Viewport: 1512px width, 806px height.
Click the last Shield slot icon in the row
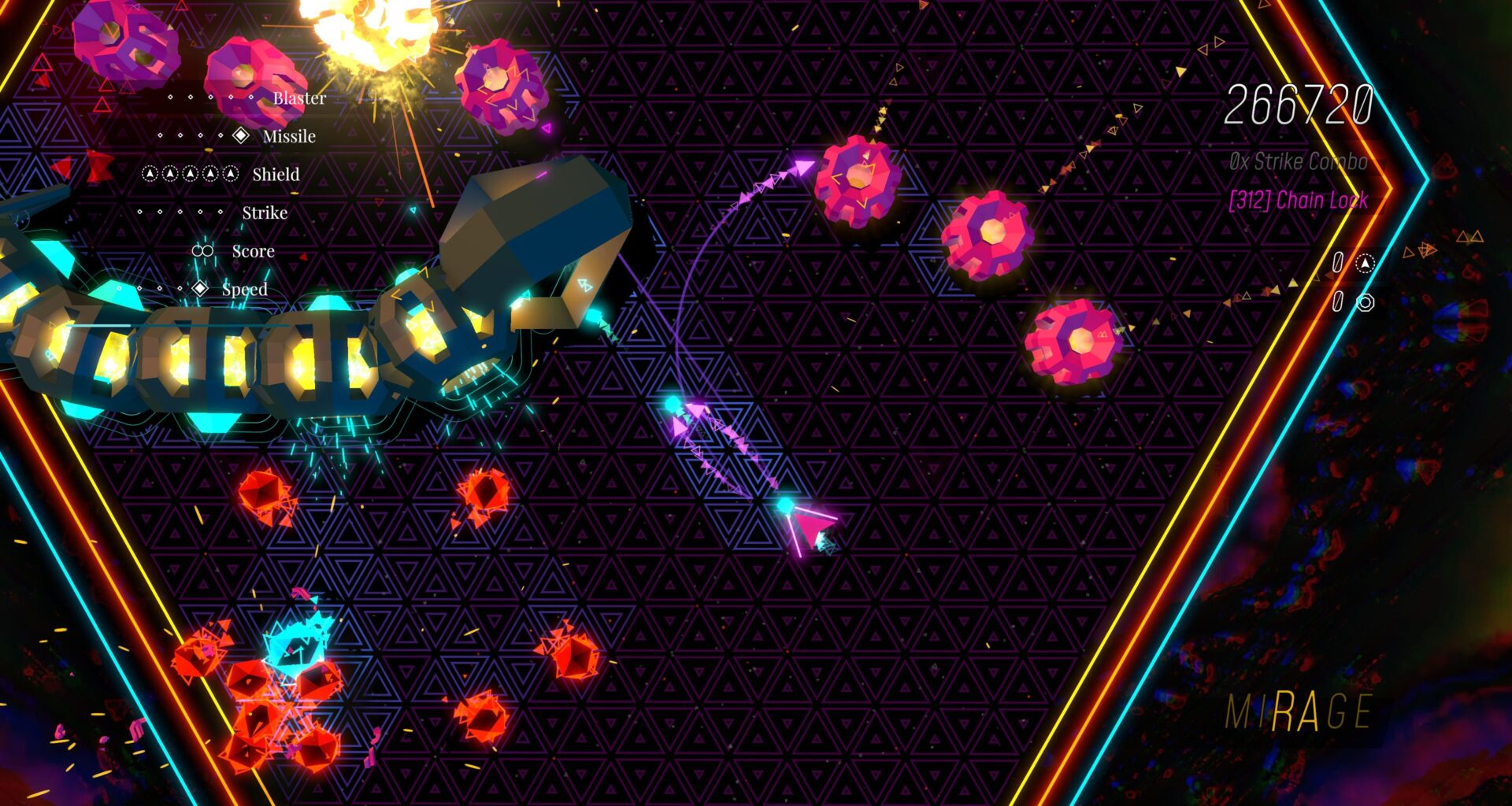point(231,174)
